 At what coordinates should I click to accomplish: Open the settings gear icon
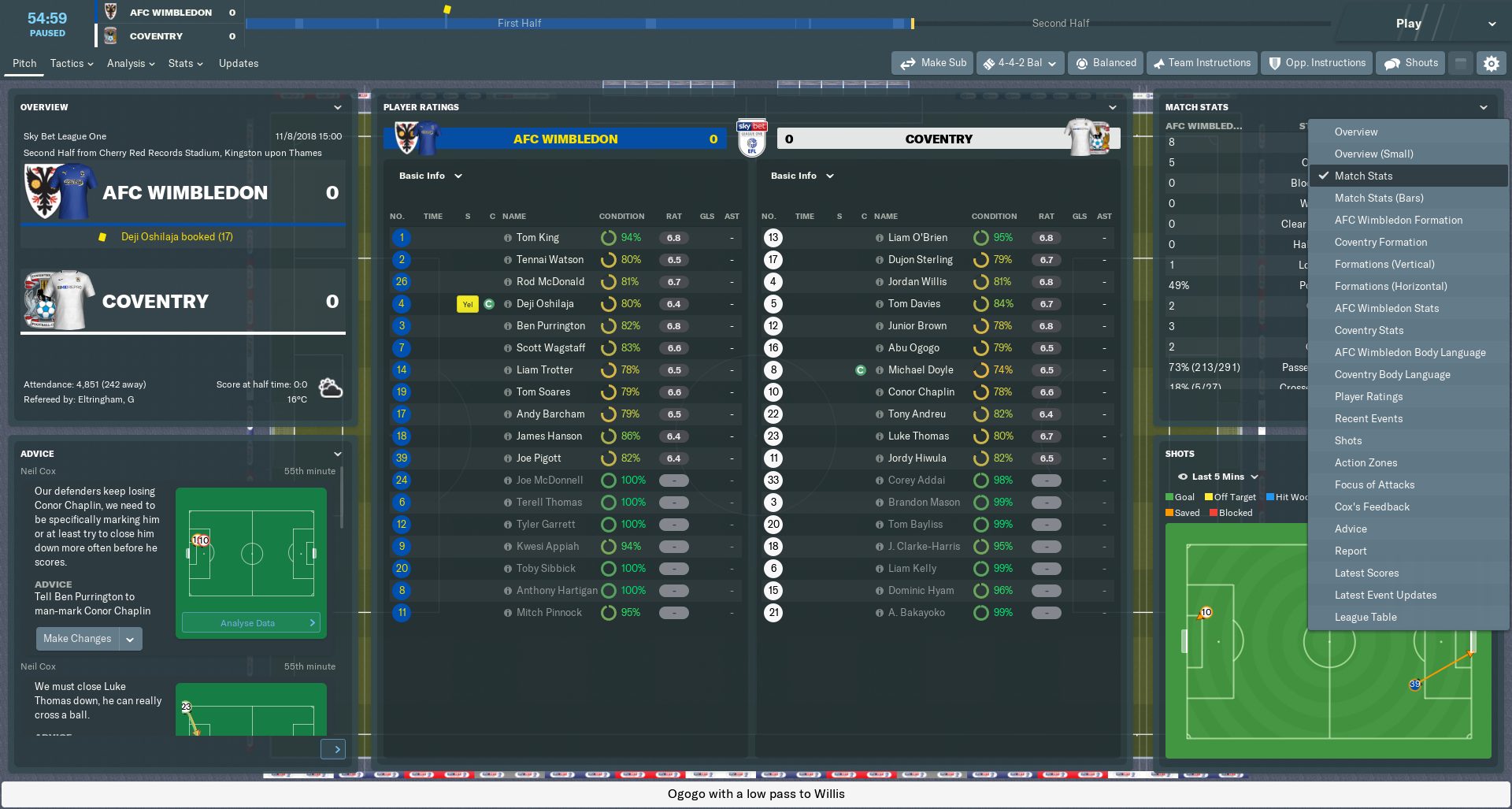[x=1492, y=63]
